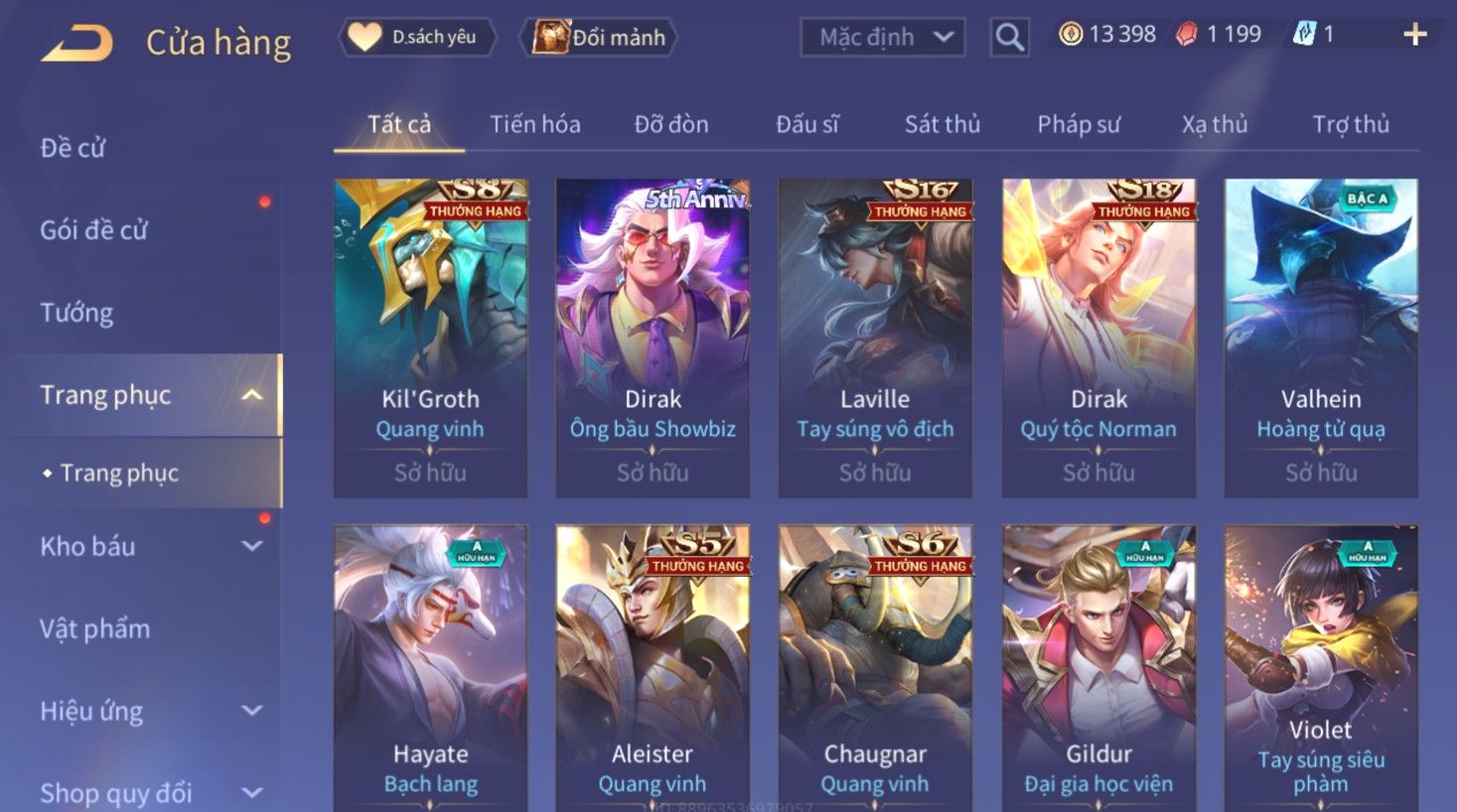The width and height of the screenshot is (1457, 812).
Task: Show the Pháp sư skins tab
Action: [1079, 124]
